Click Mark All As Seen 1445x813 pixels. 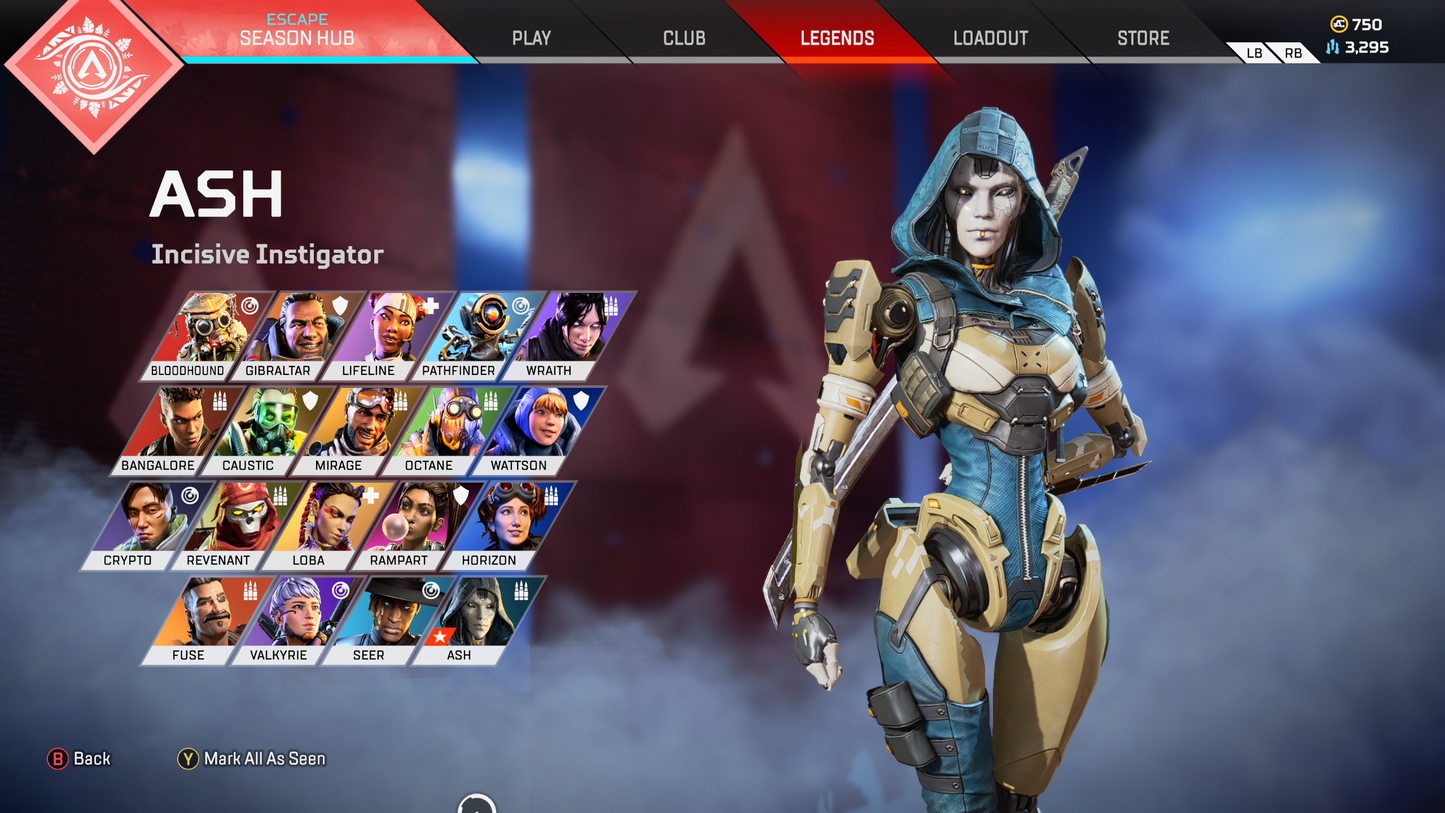tap(250, 758)
